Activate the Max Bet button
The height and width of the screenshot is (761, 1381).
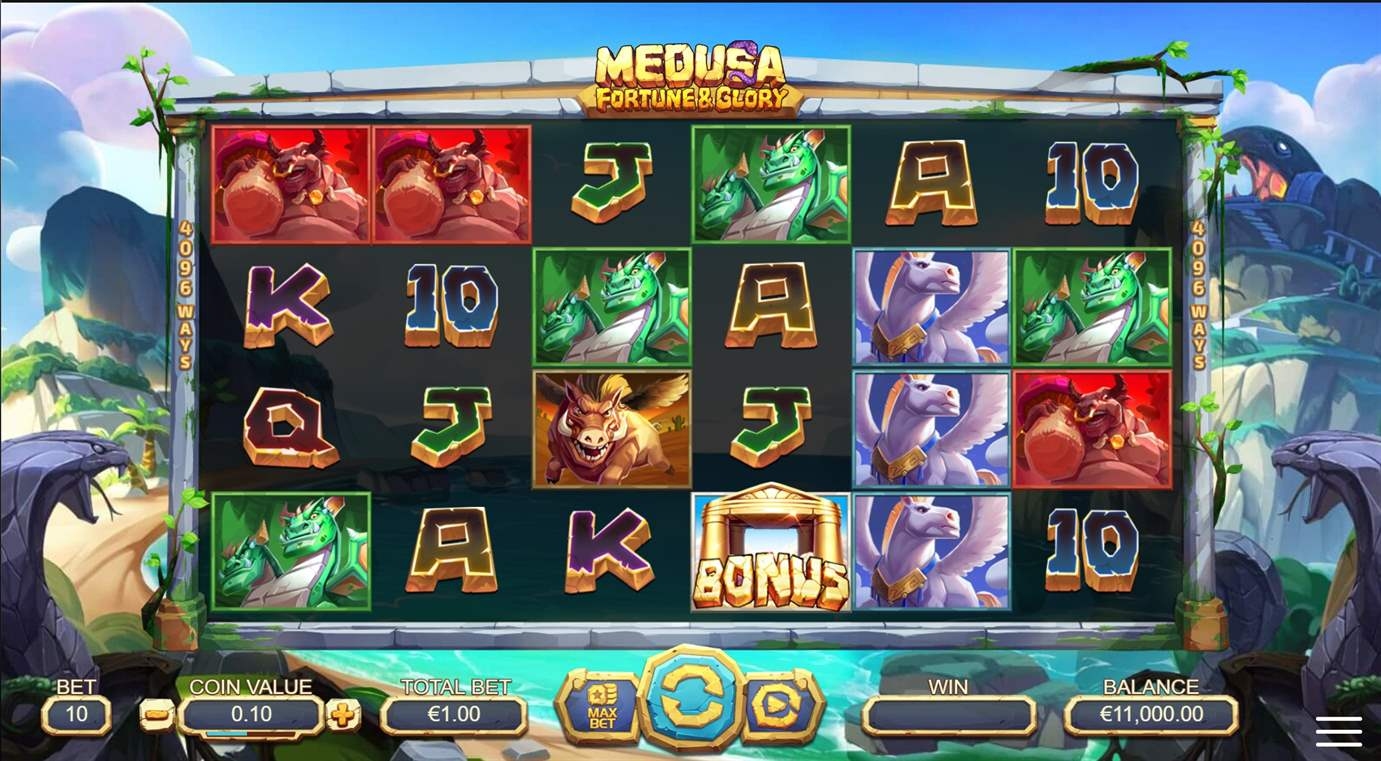[601, 707]
